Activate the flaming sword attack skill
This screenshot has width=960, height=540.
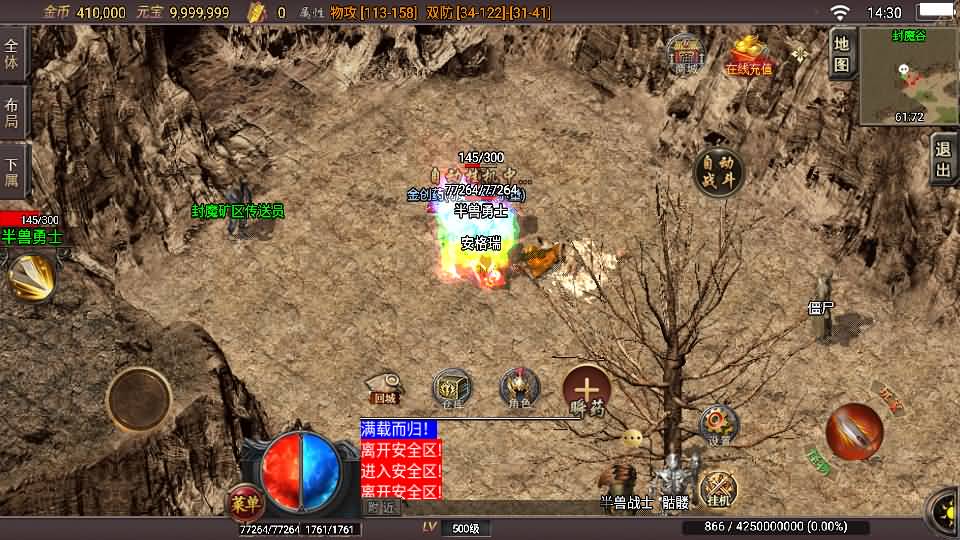click(853, 432)
